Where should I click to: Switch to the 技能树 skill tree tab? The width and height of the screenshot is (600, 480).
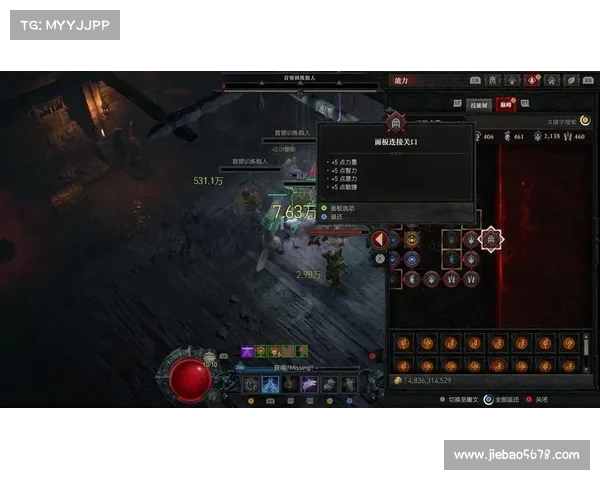(x=479, y=104)
